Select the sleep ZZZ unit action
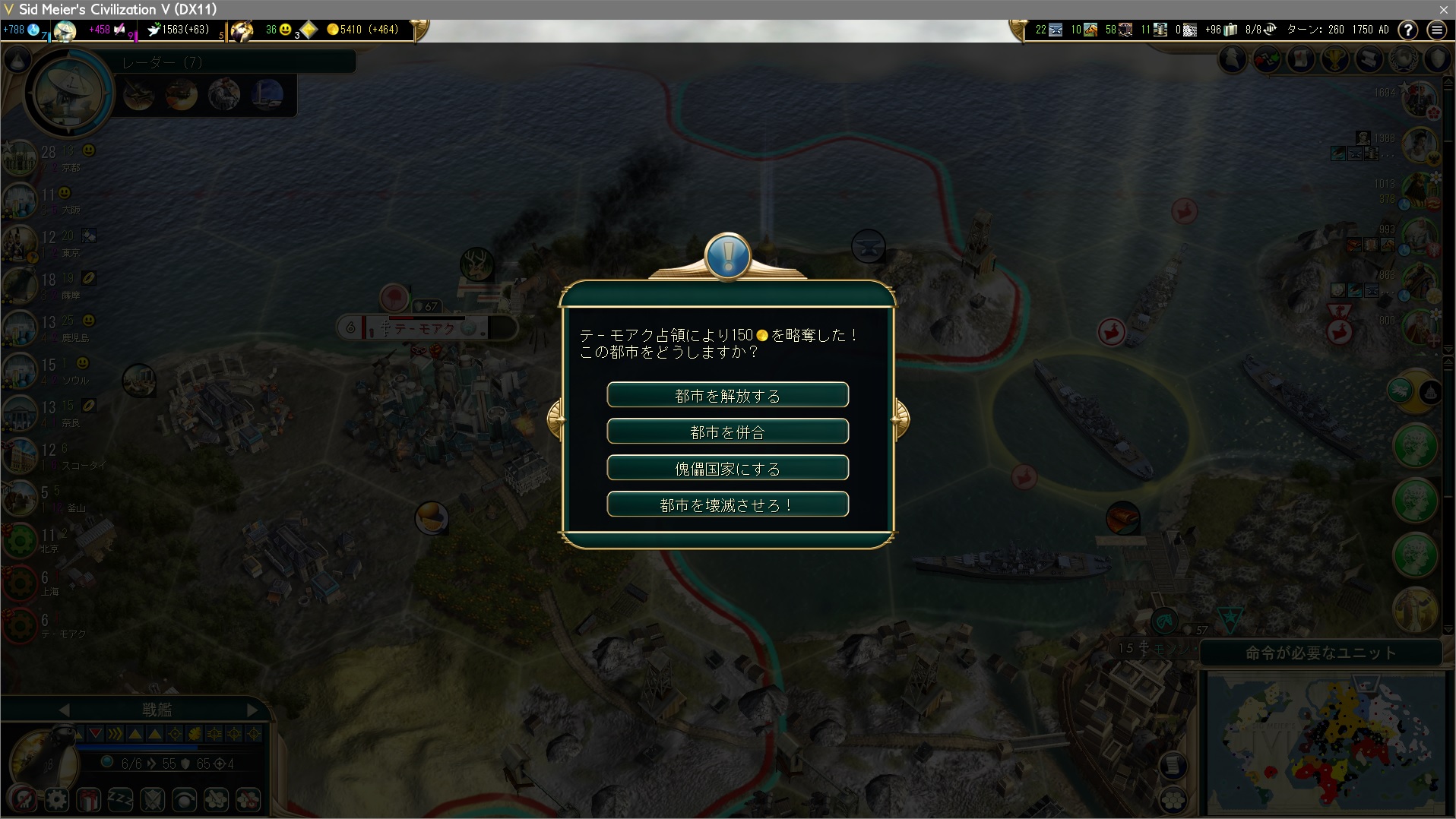This screenshot has width=1456, height=819. pos(120,799)
